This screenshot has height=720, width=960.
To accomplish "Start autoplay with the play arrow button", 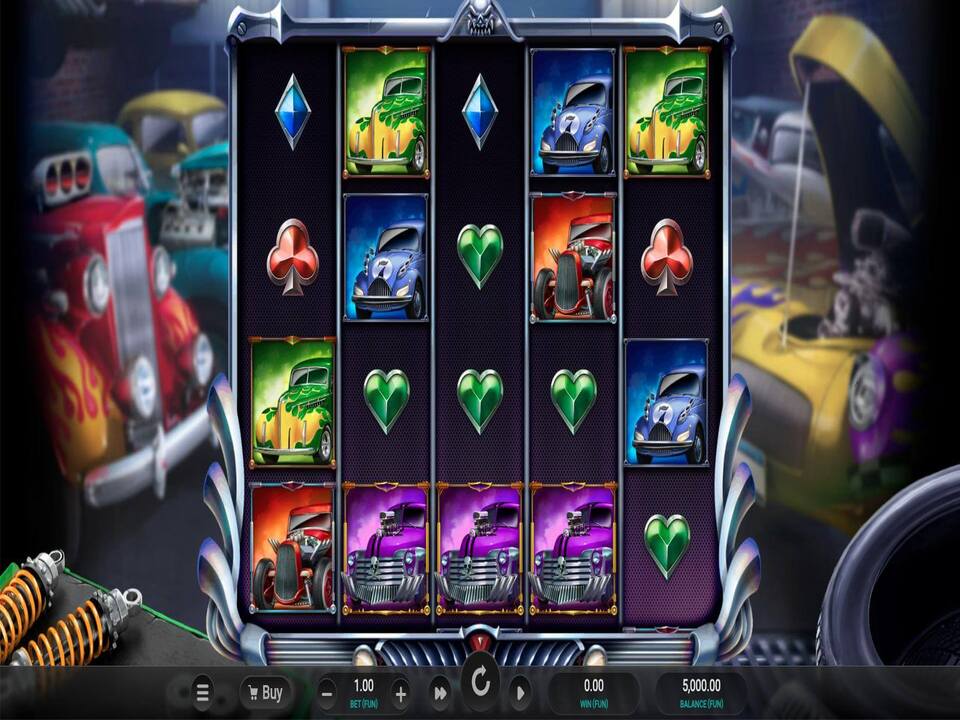I will (x=520, y=692).
